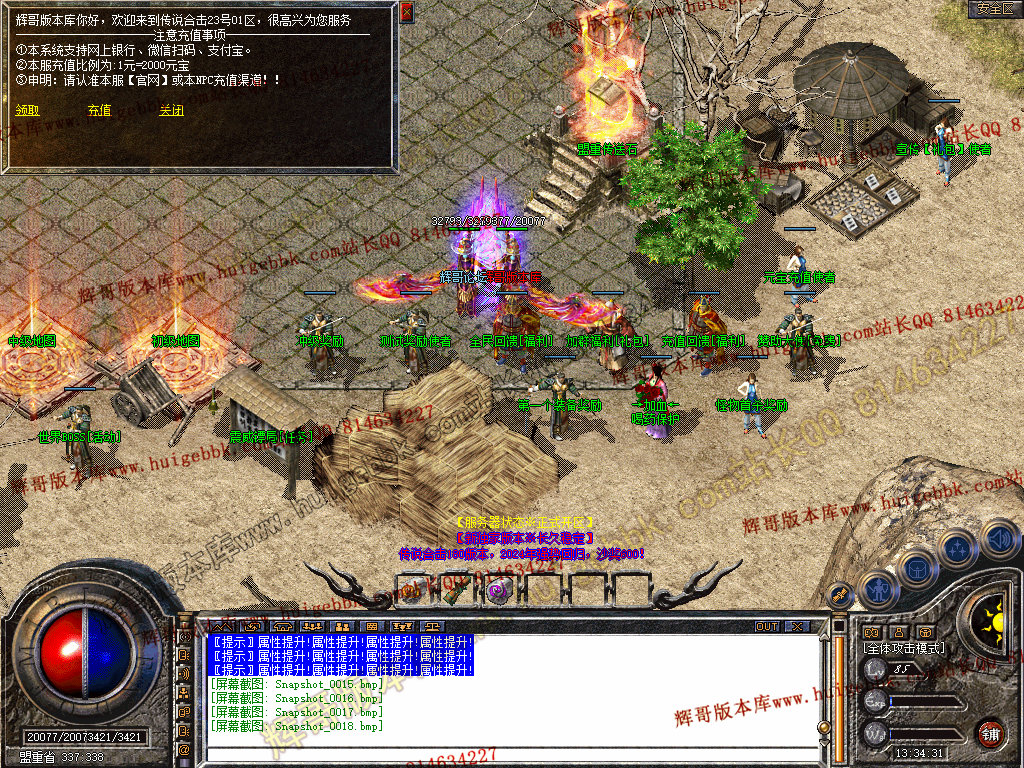Select the purple scroll quick-slot item

(497, 590)
